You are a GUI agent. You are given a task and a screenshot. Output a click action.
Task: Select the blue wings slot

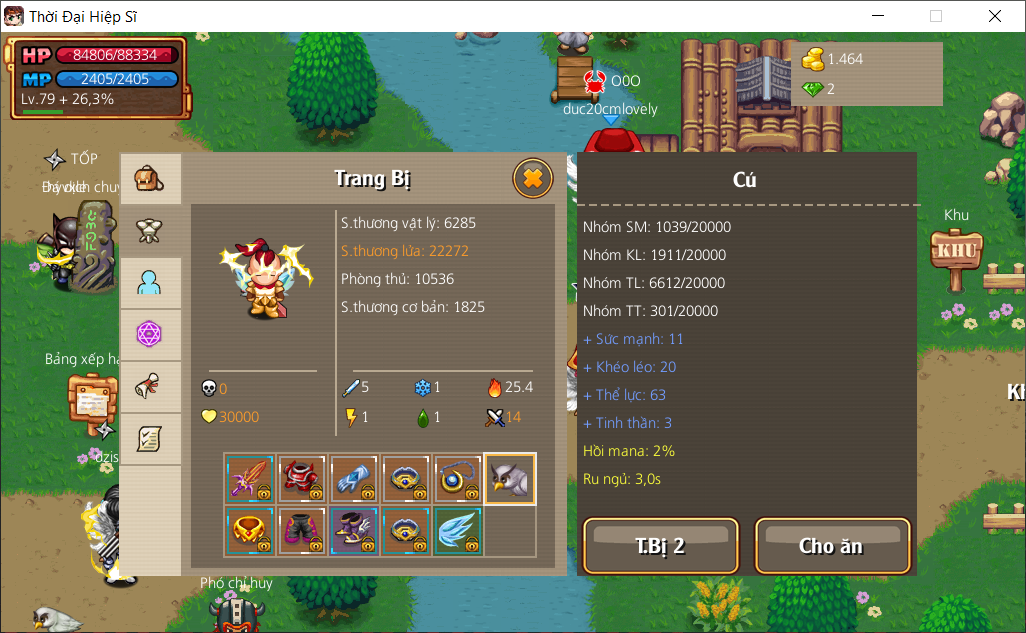458,531
